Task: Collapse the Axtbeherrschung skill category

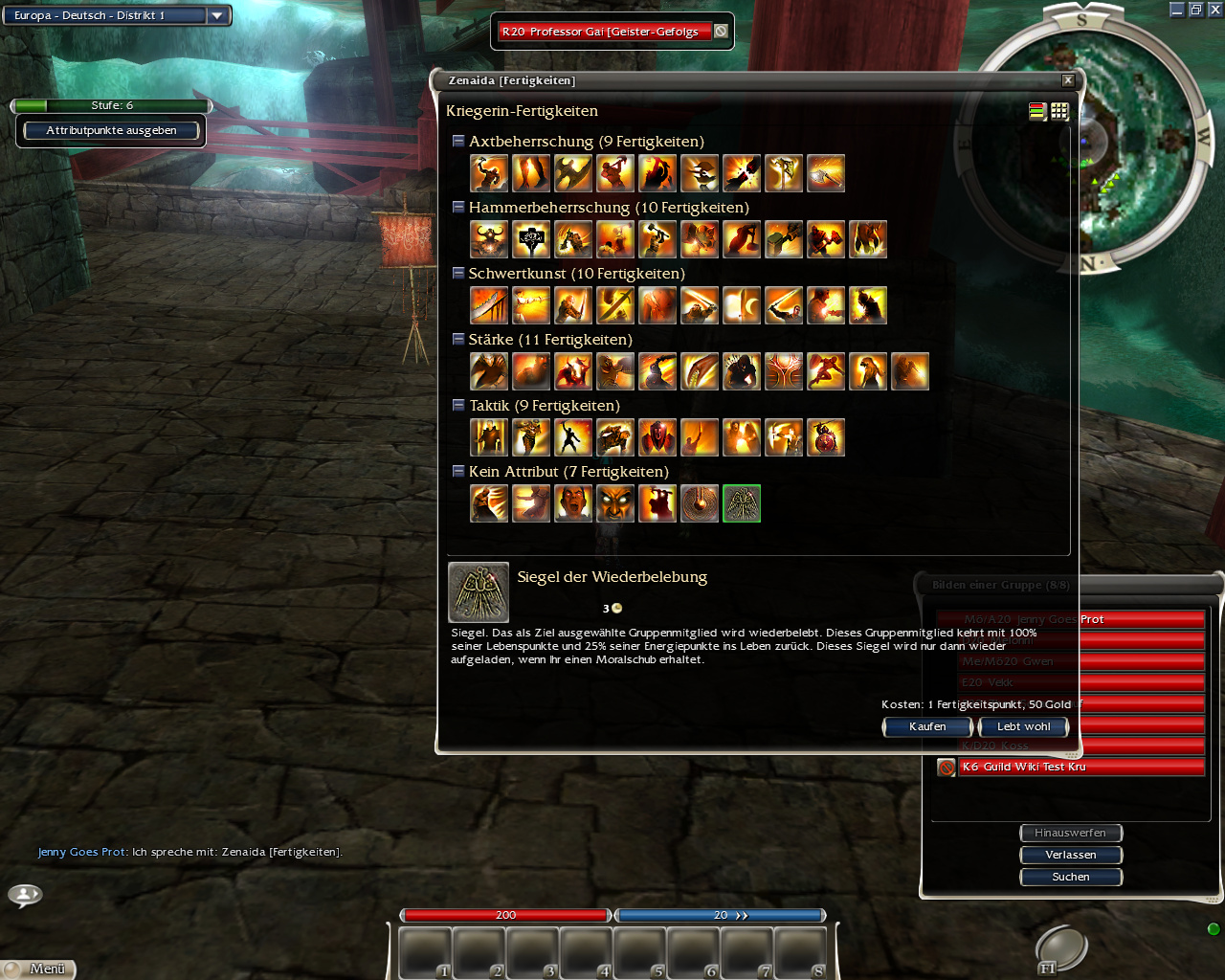Action: (458, 141)
